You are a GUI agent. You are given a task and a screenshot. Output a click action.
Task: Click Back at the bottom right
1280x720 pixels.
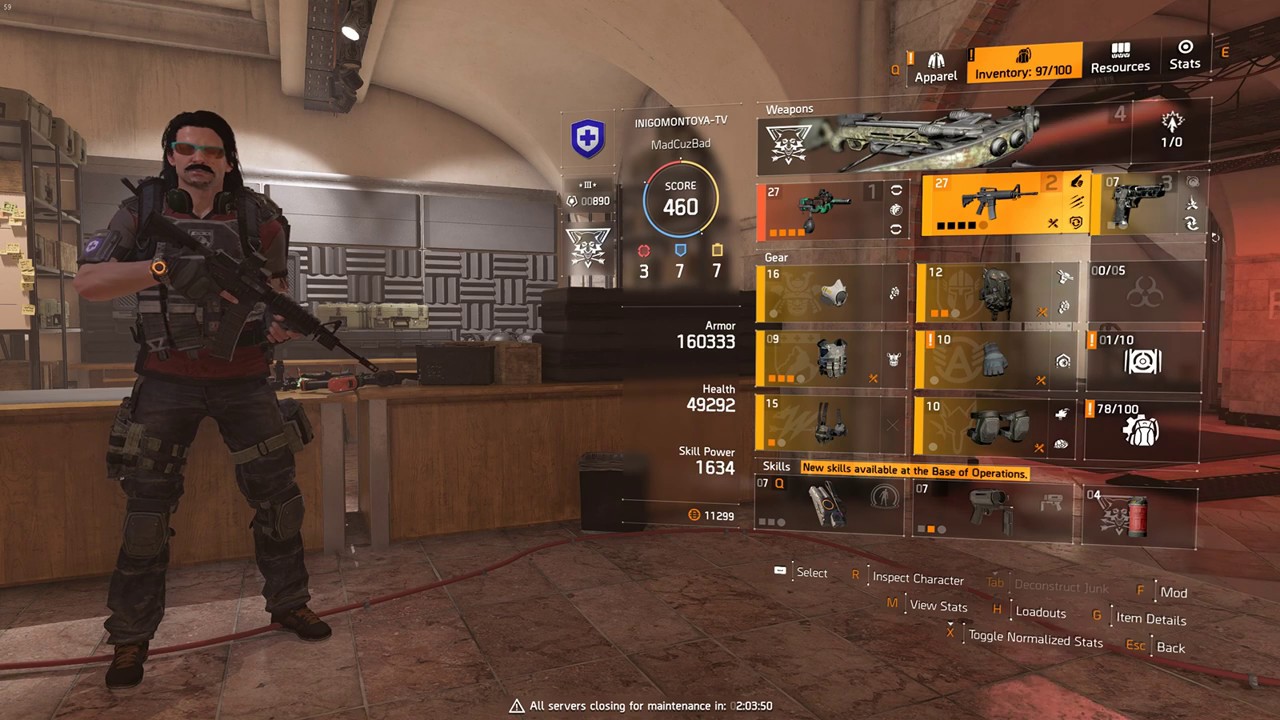(1170, 647)
